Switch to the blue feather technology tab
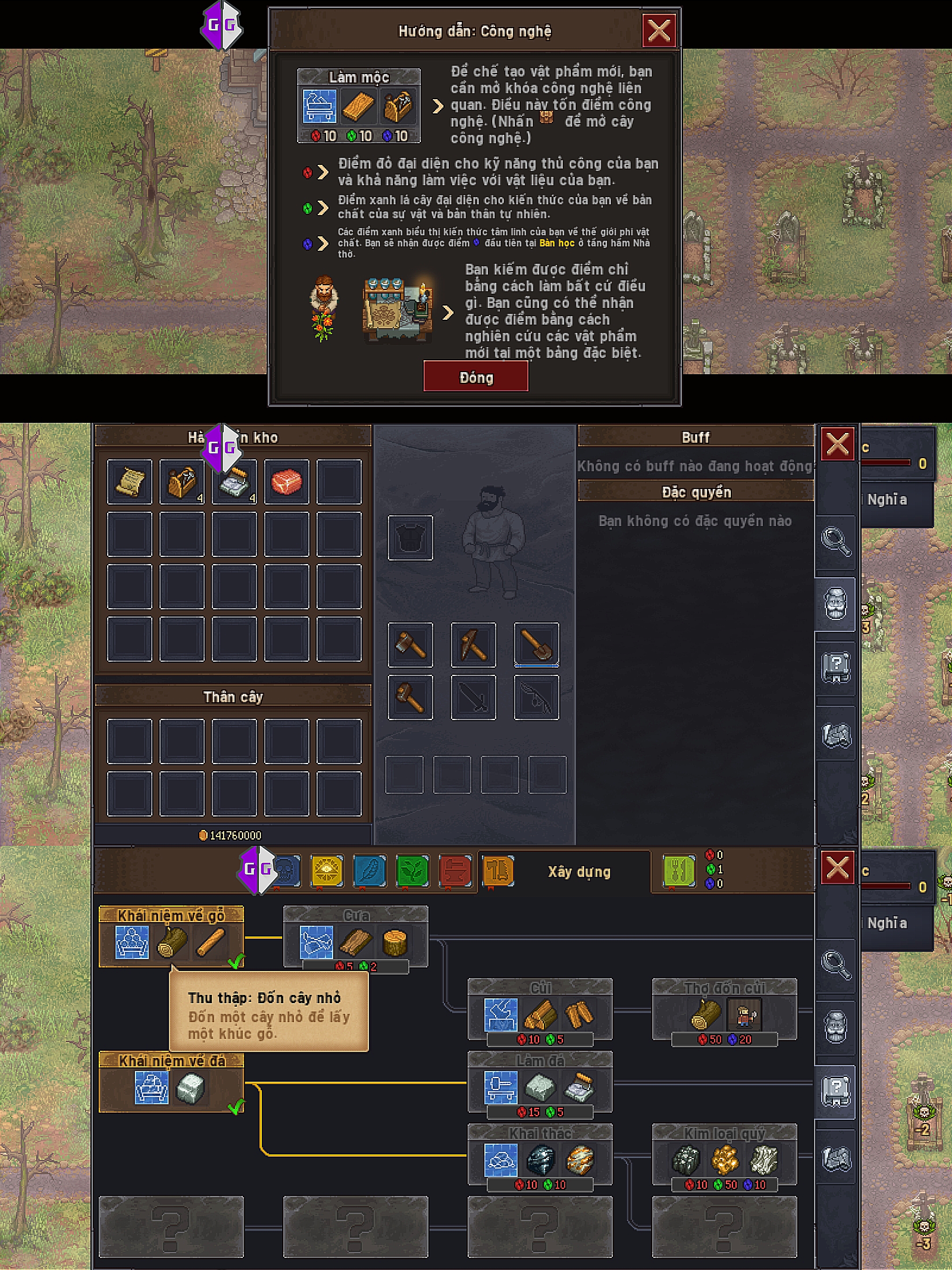This screenshot has height=1270, width=952. (x=369, y=870)
